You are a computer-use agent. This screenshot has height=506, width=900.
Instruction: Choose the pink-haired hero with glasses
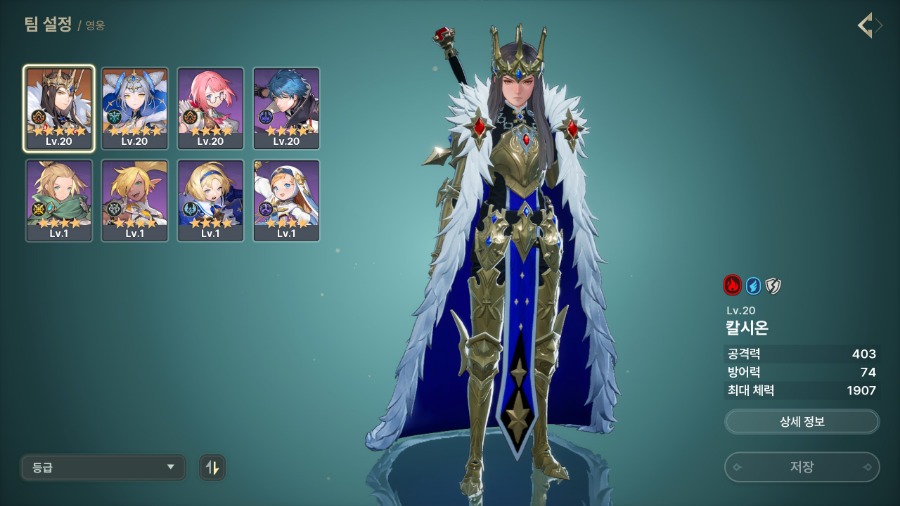click(x=211, y=108)
